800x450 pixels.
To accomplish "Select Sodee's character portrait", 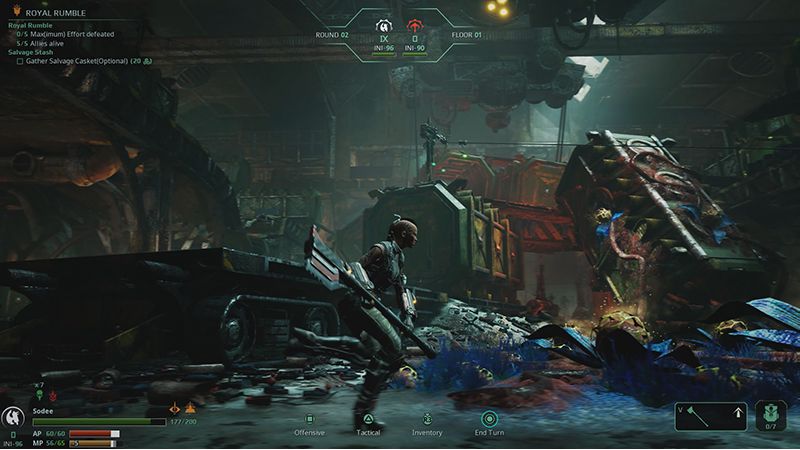I will [15, 417].
